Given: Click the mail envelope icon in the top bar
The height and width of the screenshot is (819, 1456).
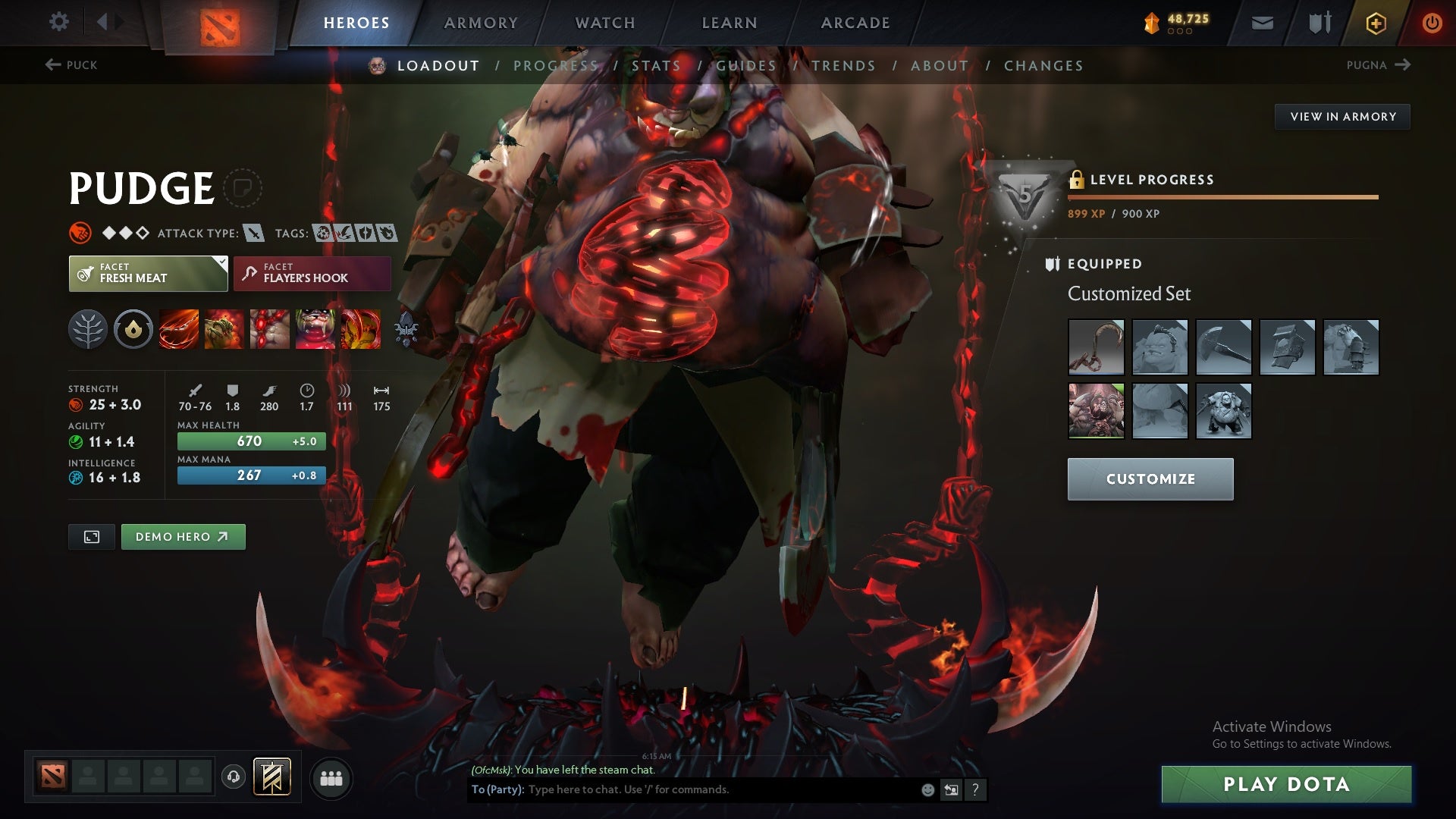Looking at the screenshot, I should 1262,22.
